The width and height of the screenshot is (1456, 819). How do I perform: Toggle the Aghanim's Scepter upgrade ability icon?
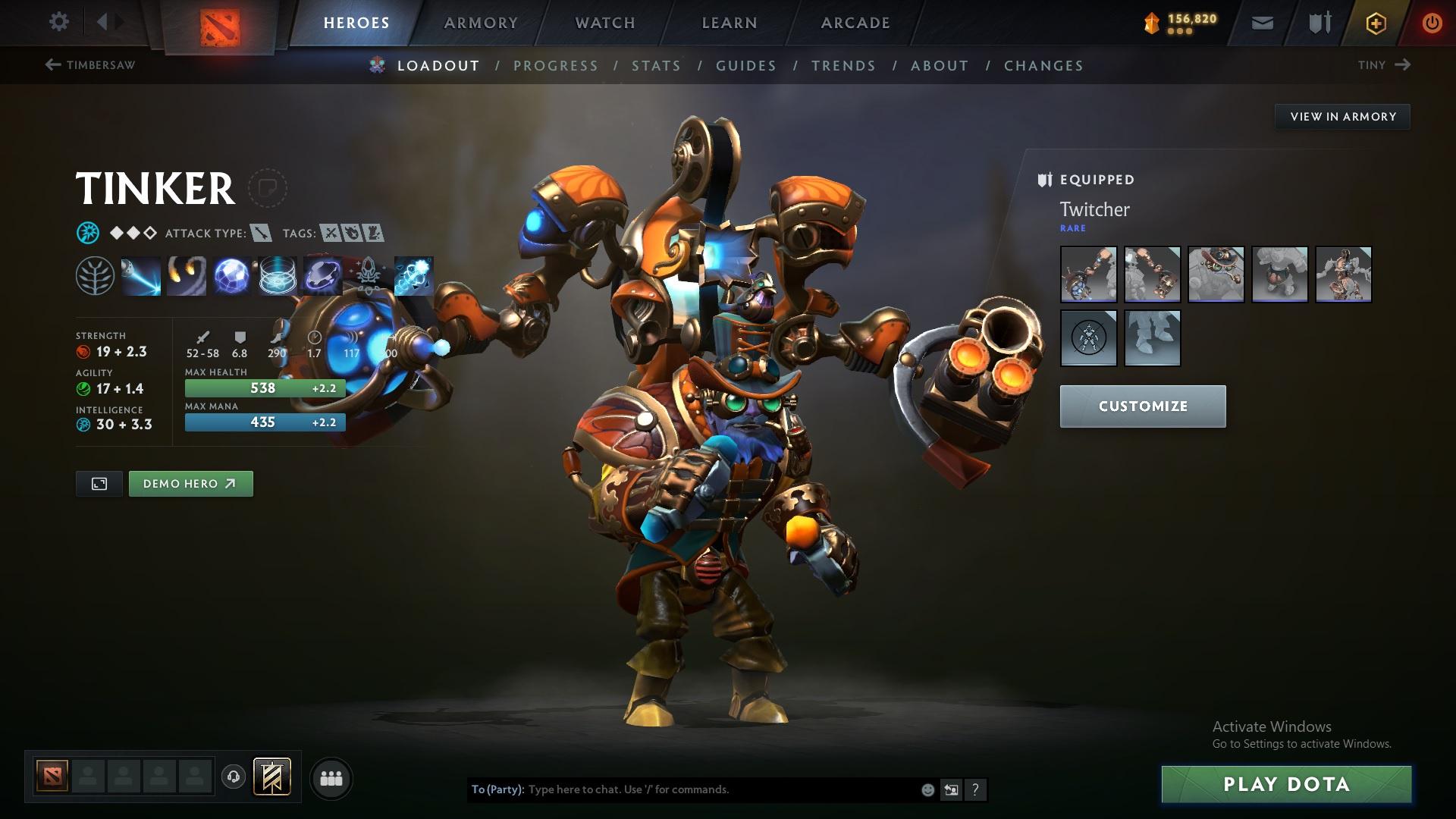click(366, 275)
